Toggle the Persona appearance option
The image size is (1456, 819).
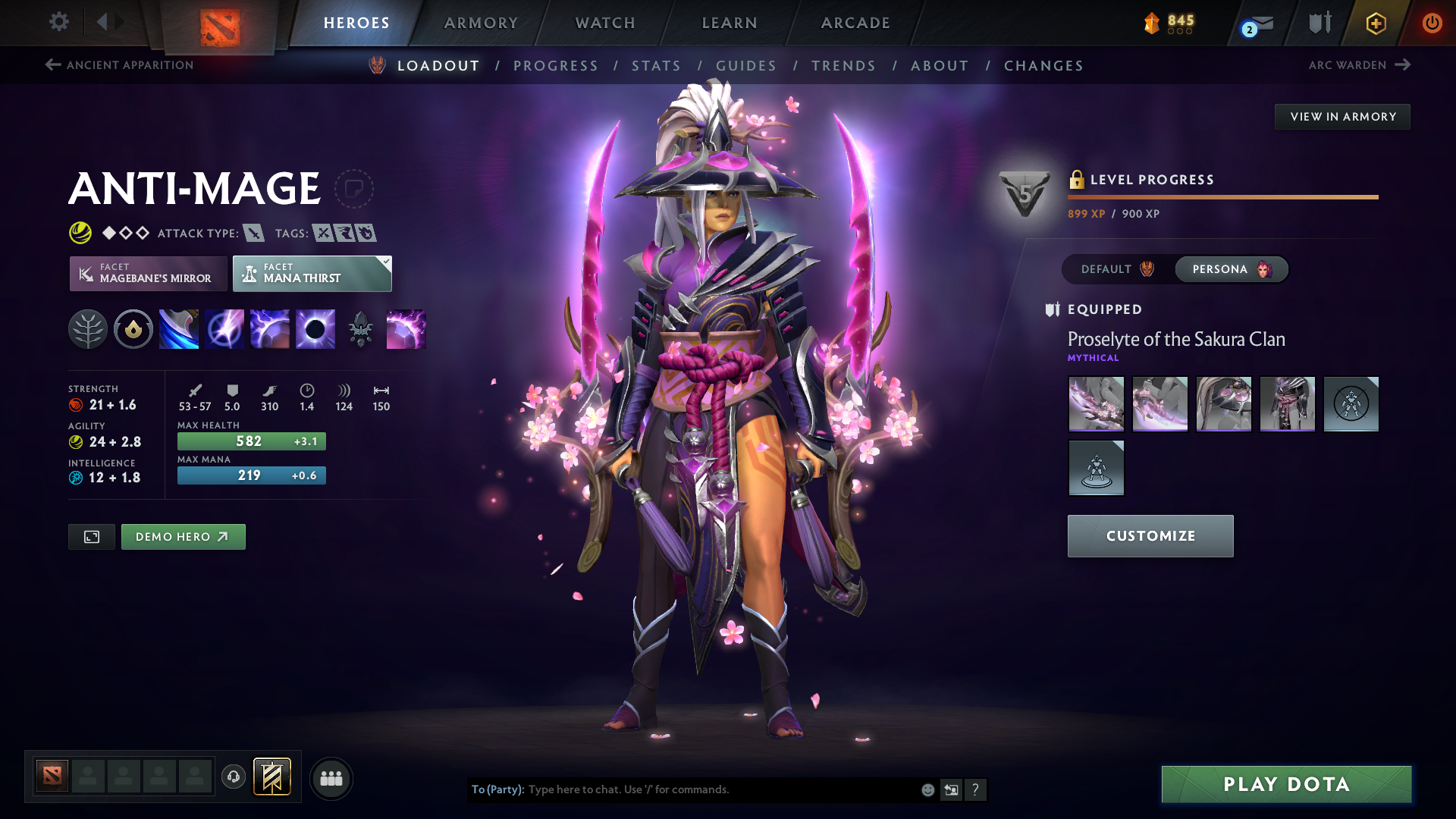1230,269
